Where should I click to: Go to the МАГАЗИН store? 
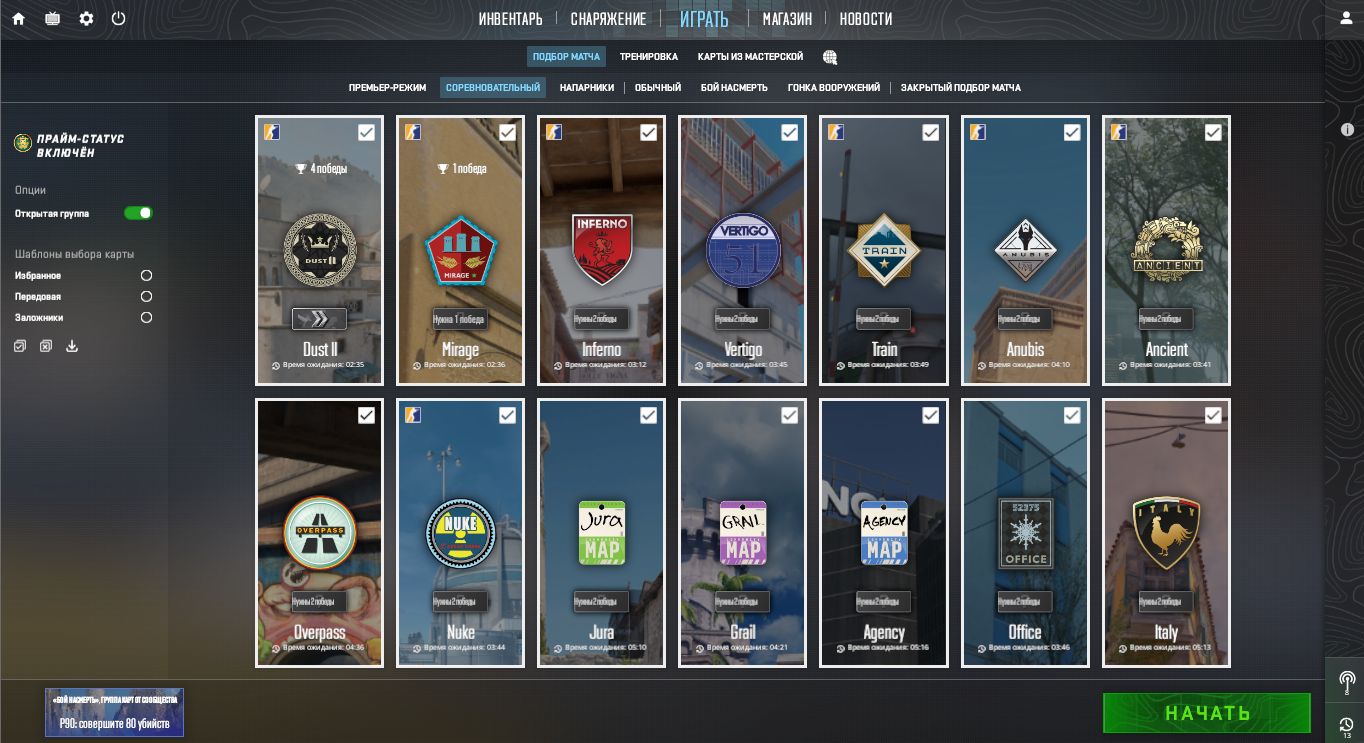coord(787,19)
